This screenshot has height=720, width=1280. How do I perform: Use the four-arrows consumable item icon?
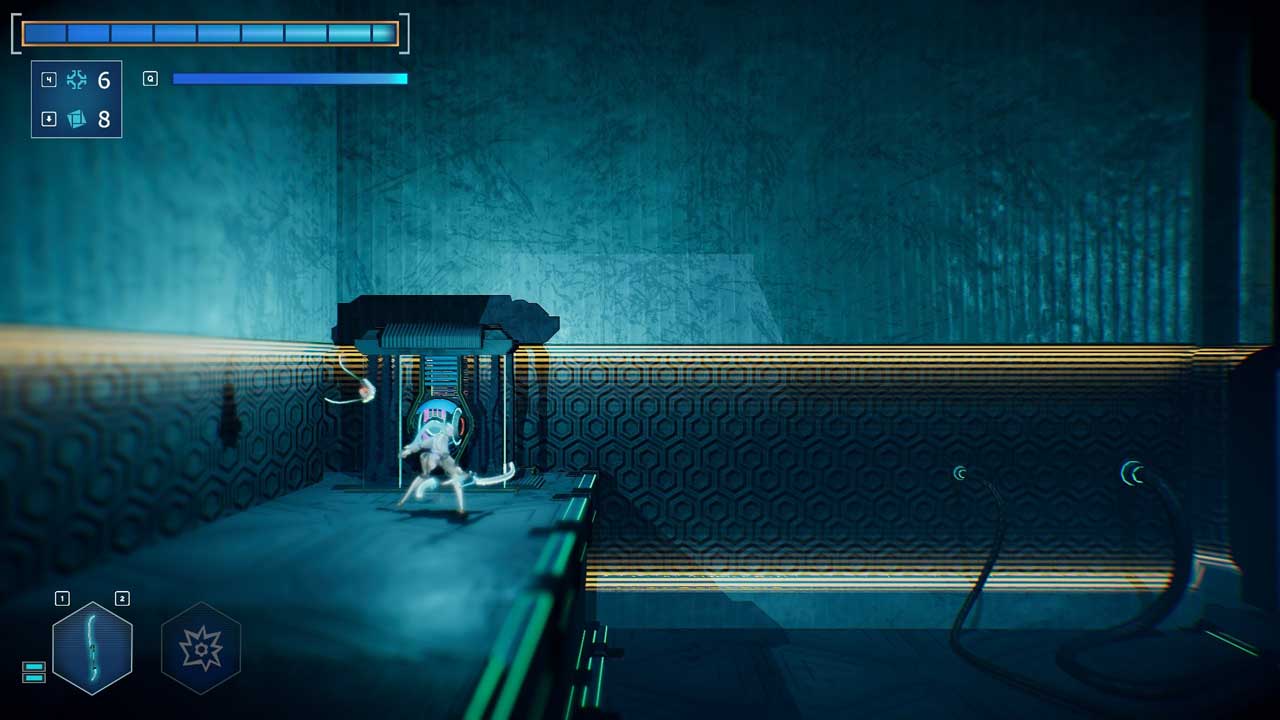(77, 81)
